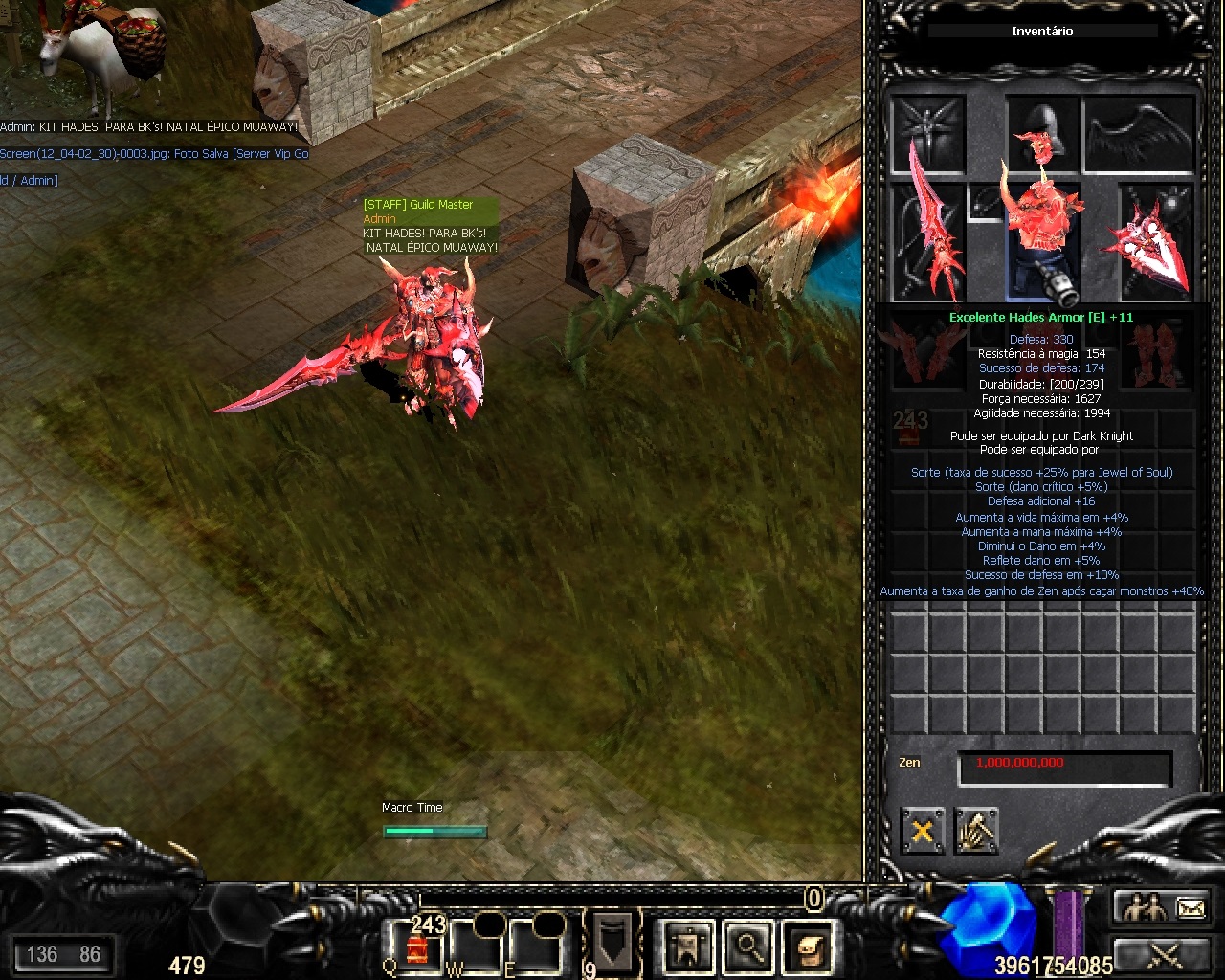Open the scroll quest button
1225x980 pixels.
[806, 947]
